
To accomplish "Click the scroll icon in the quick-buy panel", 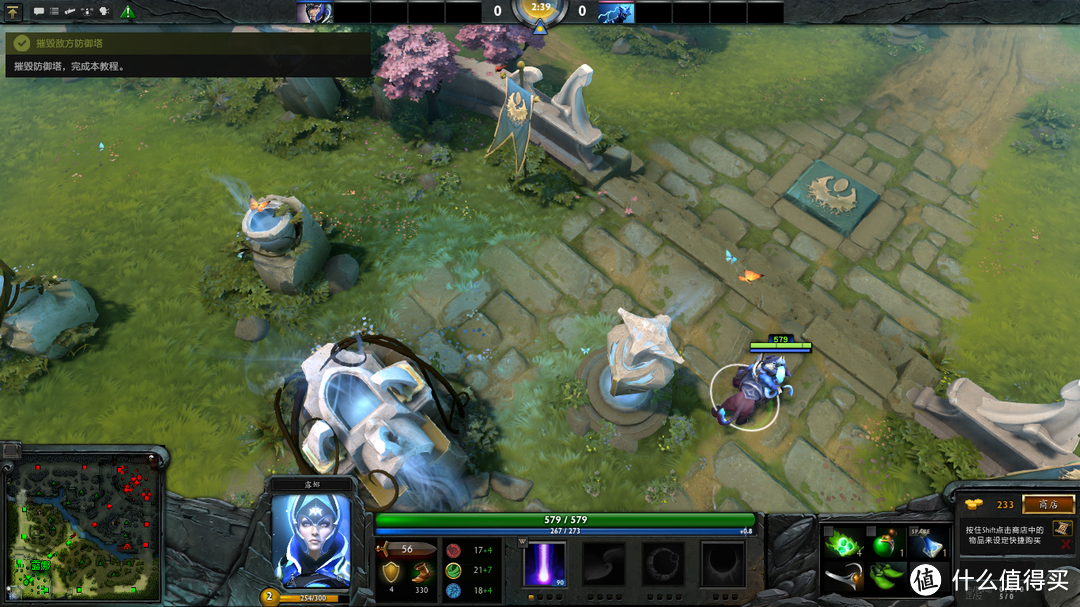I will pos(1063,528).
